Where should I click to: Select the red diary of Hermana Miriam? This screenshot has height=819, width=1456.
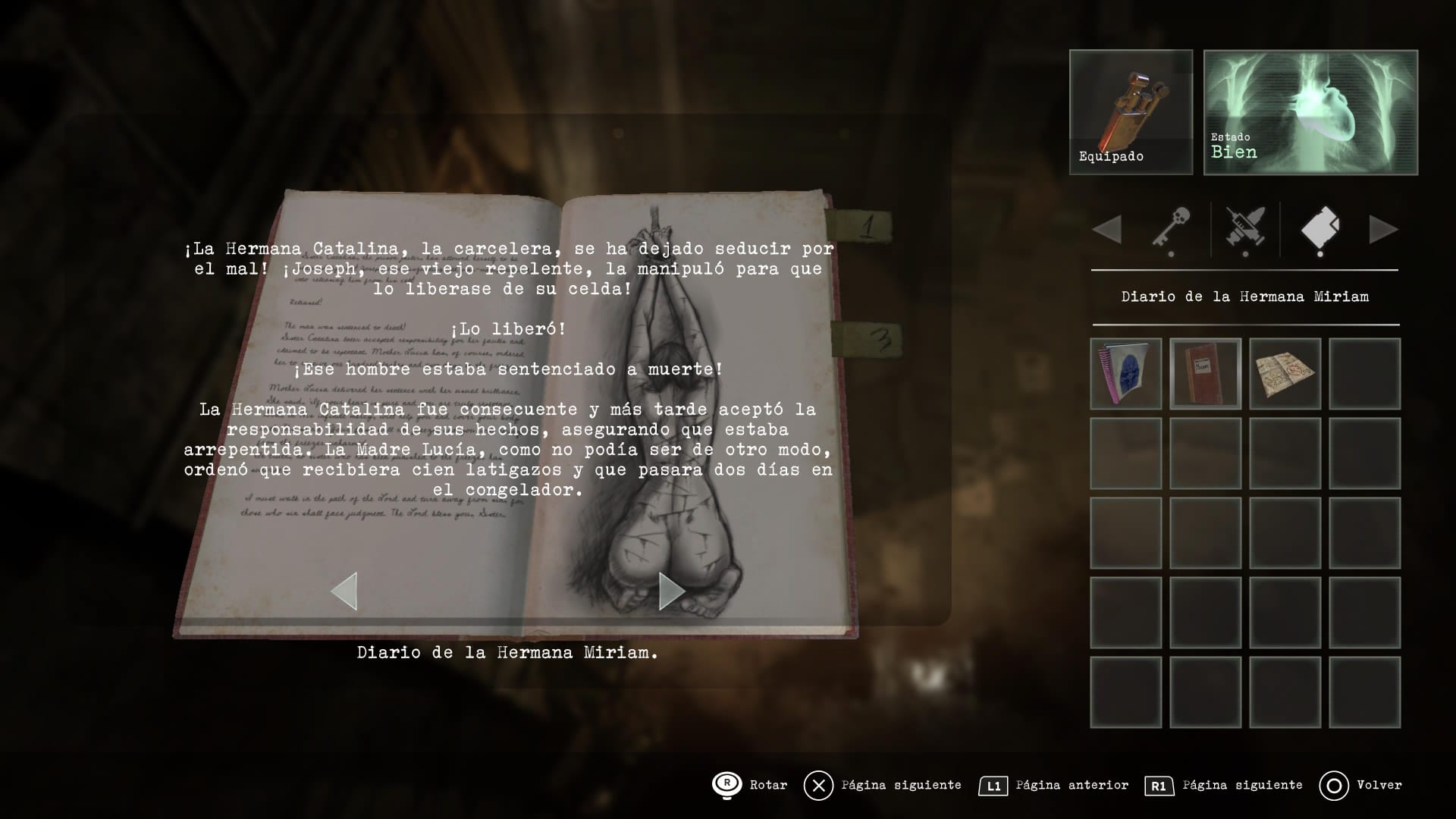pyautogui.click(x=1206, y=374)
